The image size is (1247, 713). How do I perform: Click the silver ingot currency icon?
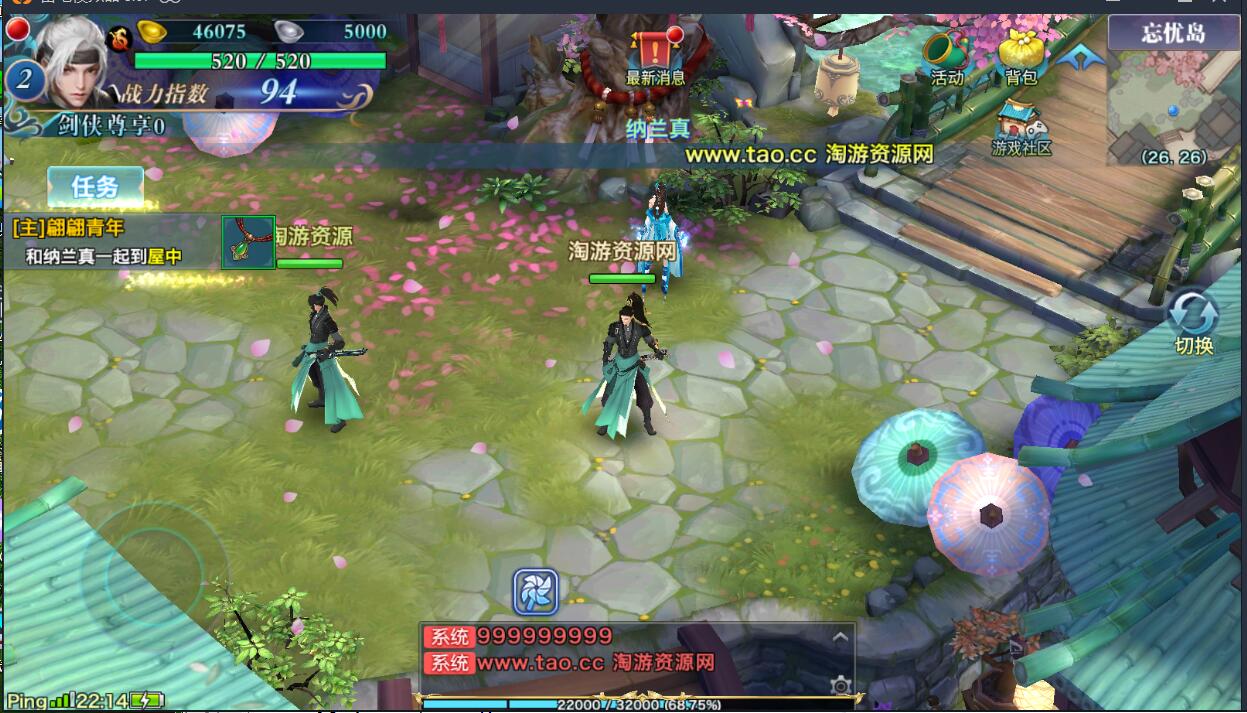[290, 31]
